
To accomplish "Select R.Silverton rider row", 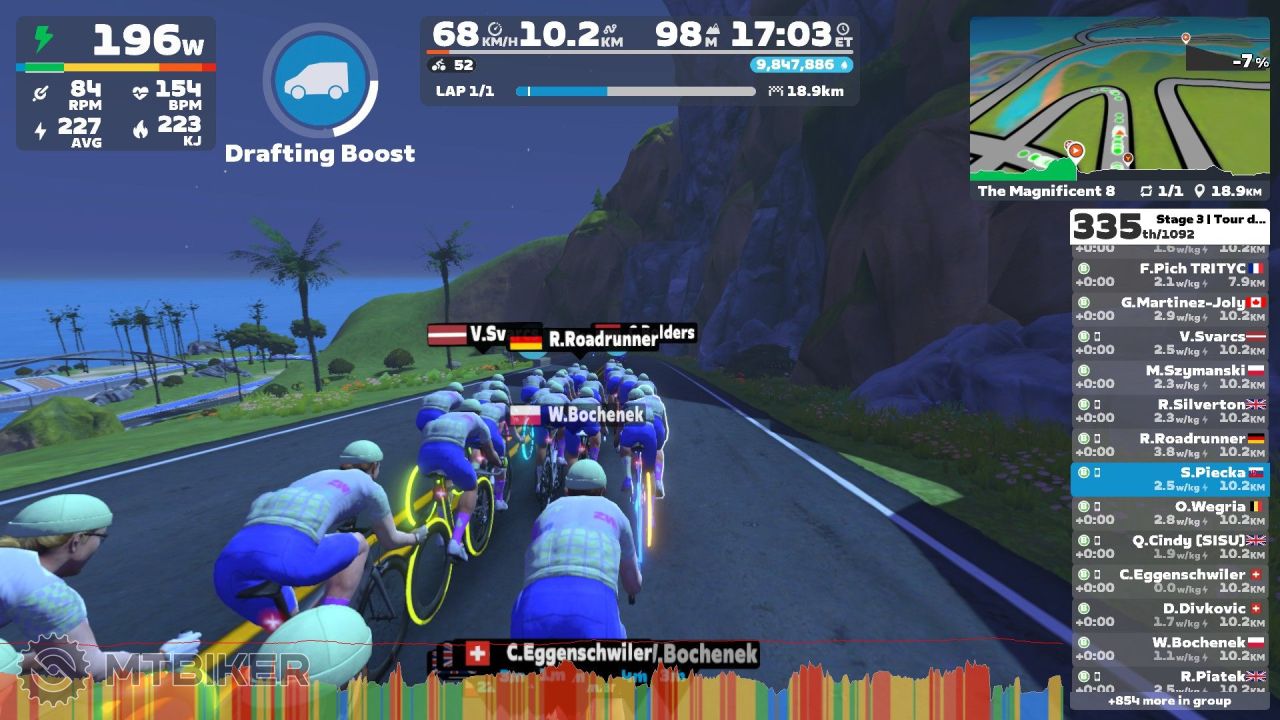I will point(1169,411).
